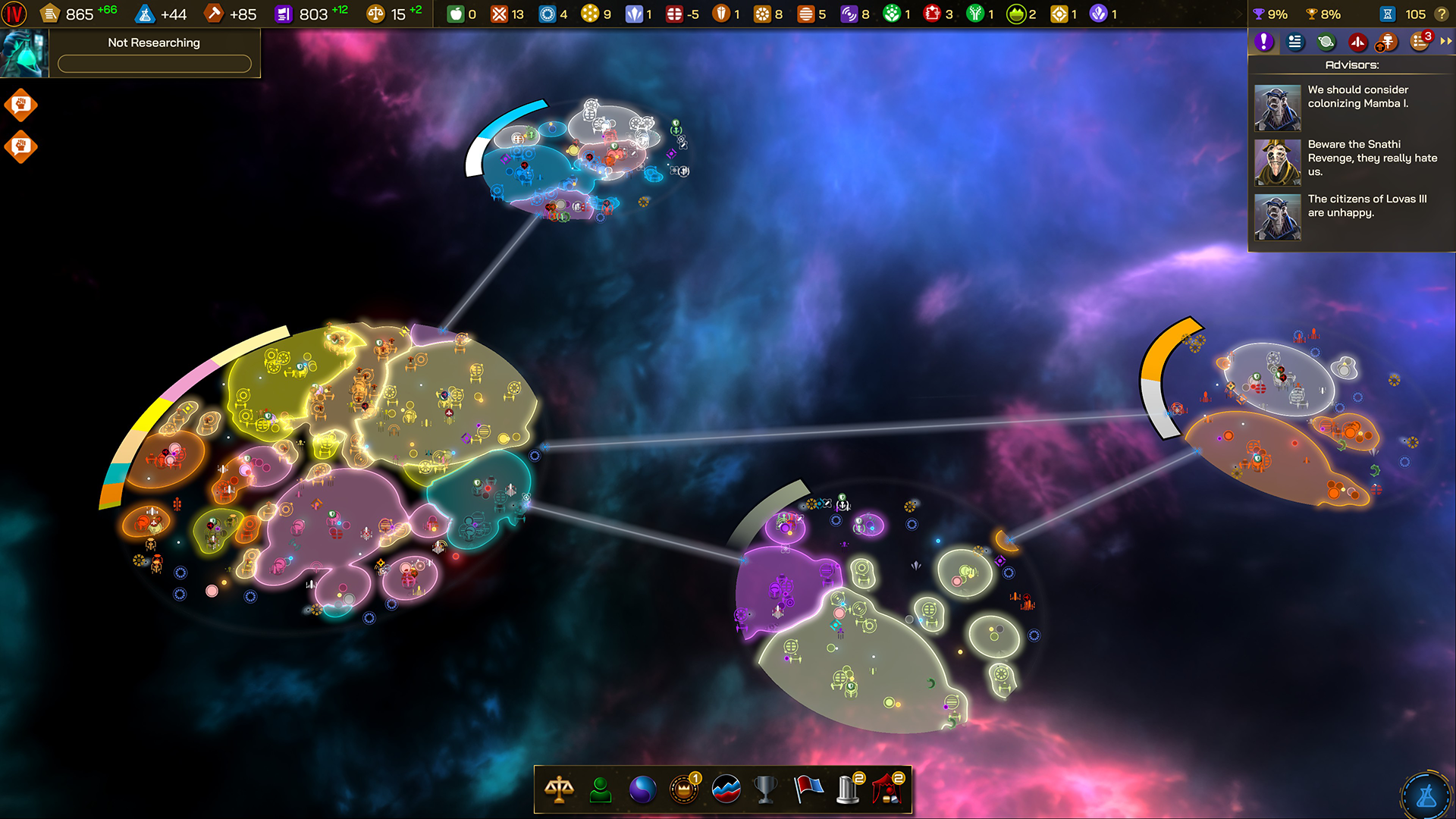Switch to the purple exclamation notifications tab
The width and height of the screenshot is (1456, 819).
1263,42
